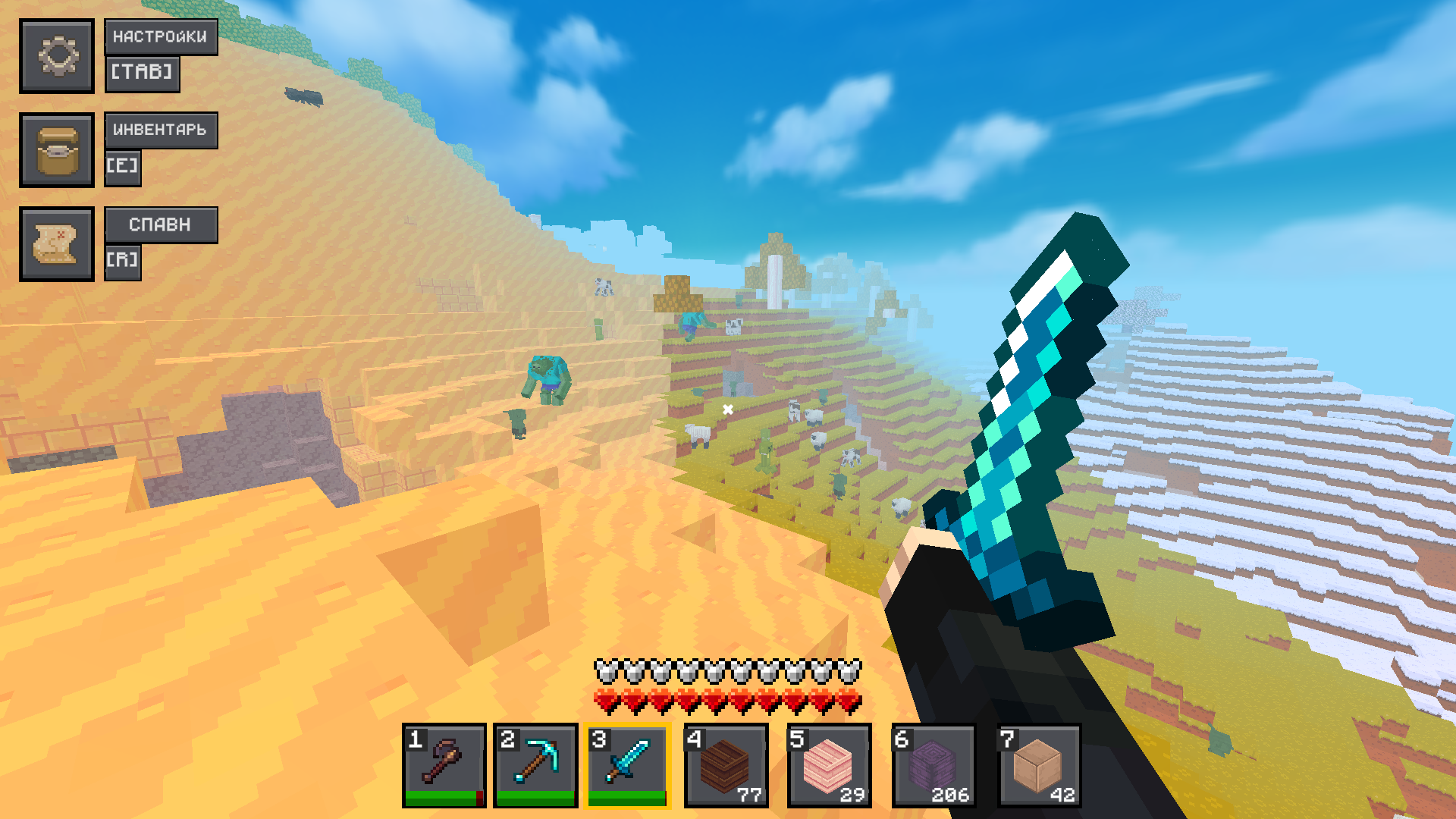Viewport: 1456px width, 819px height.
Task: Click the СПАВН label button
Action: click(x=160, y=224)
